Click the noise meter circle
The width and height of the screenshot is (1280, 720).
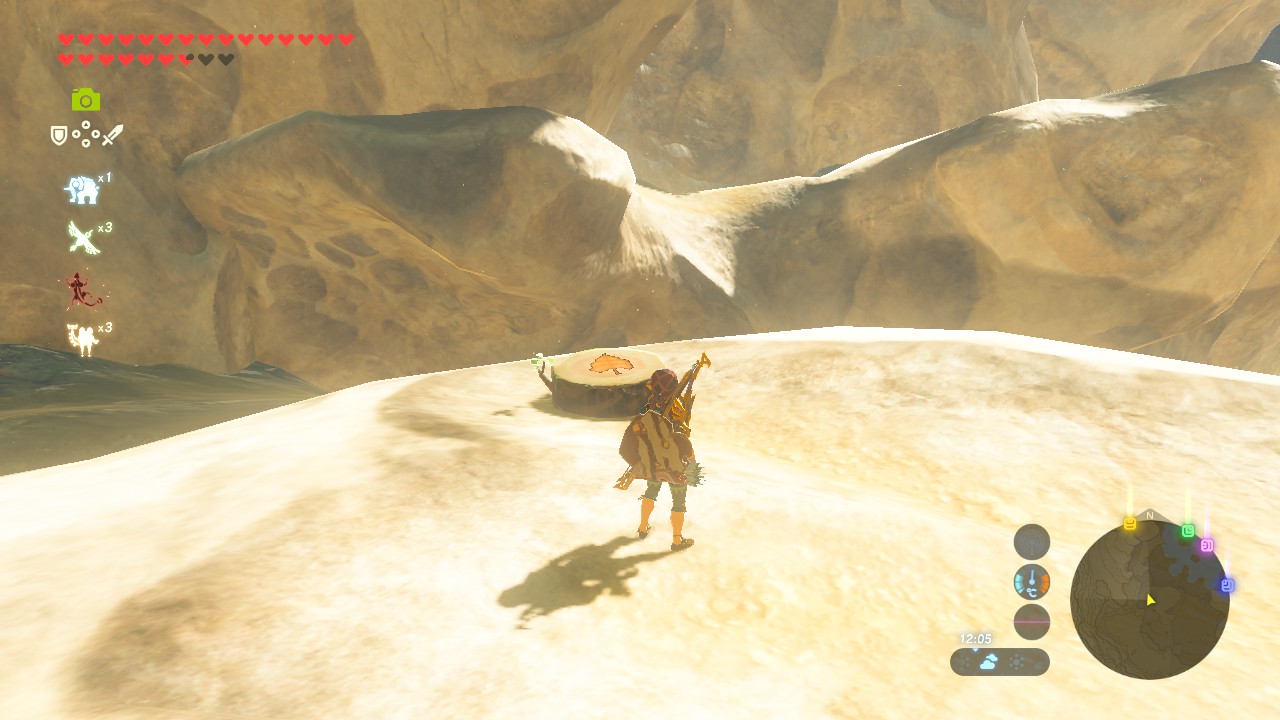coord(1032,622)
